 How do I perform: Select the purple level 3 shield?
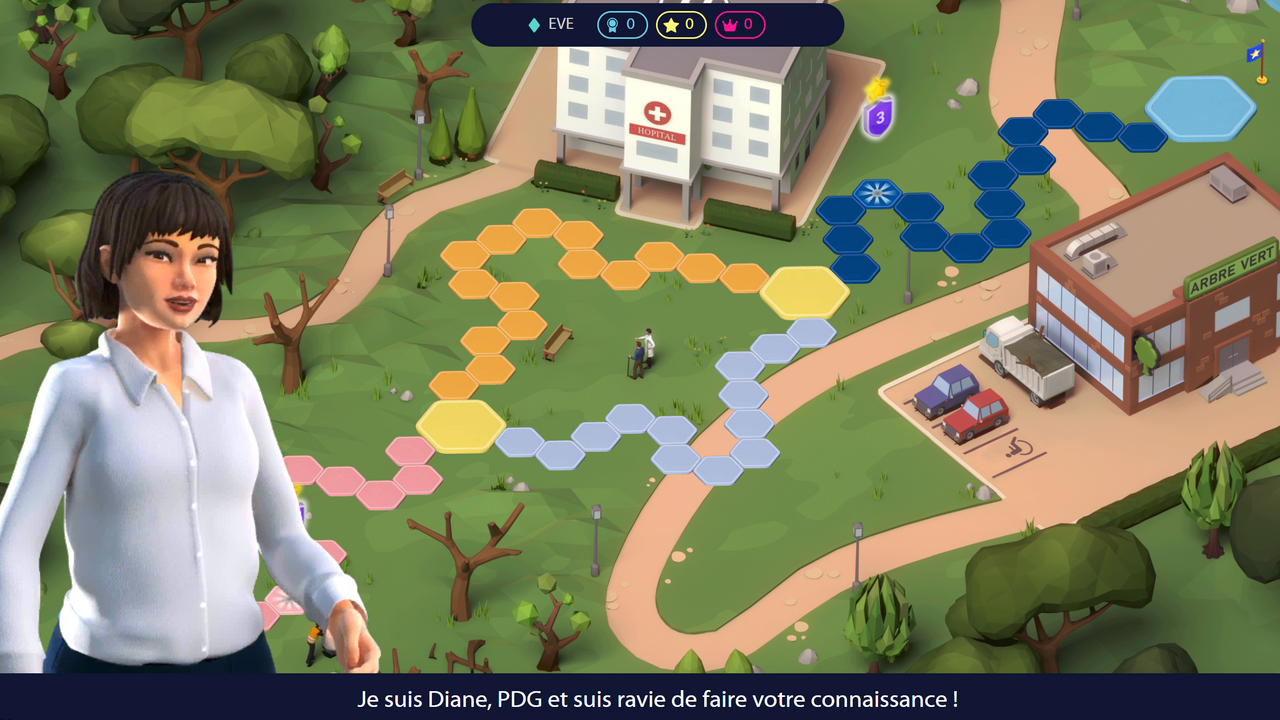(878, 115)
